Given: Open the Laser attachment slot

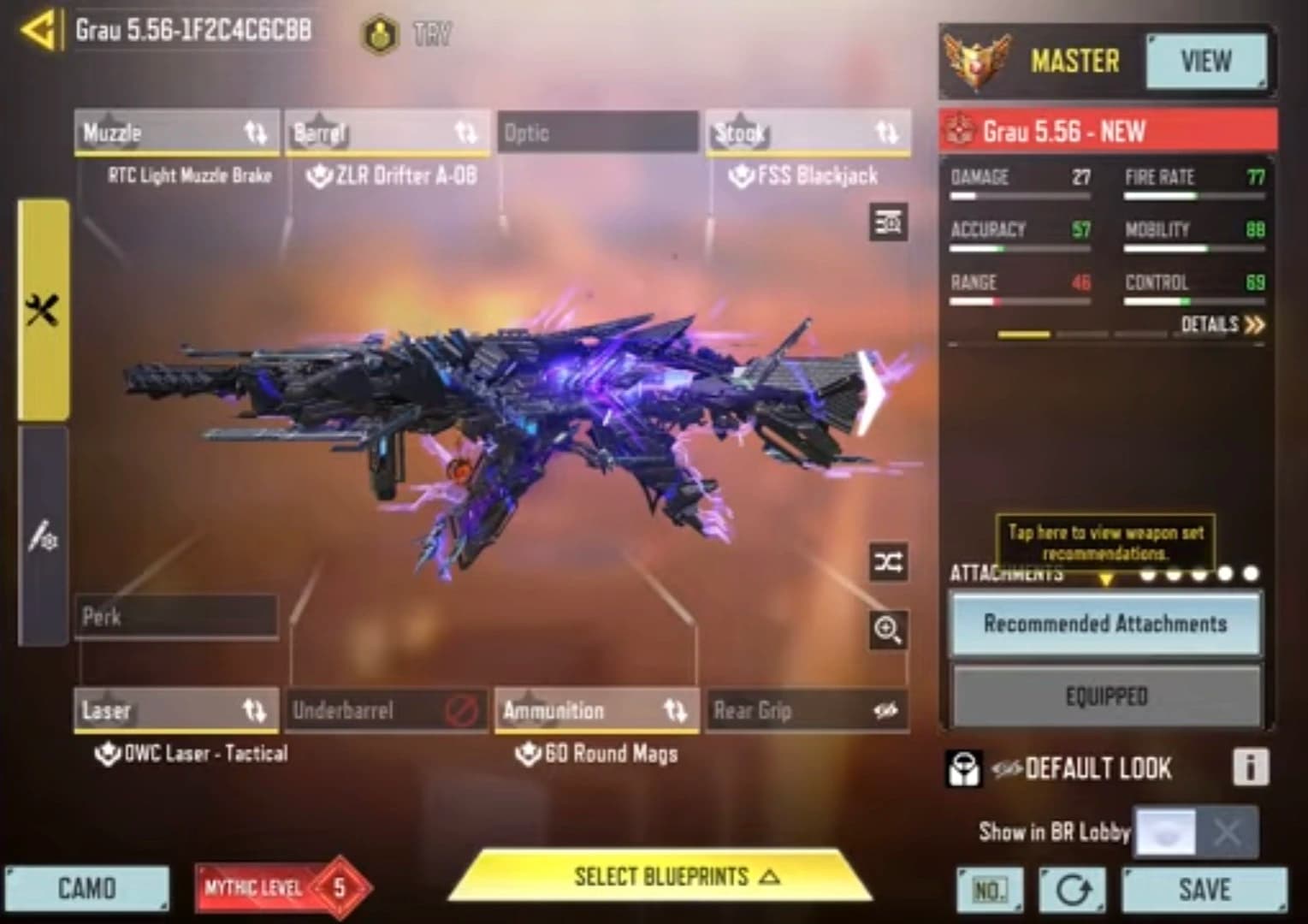Looking at the screenshot, I should [x=176, y=710].
